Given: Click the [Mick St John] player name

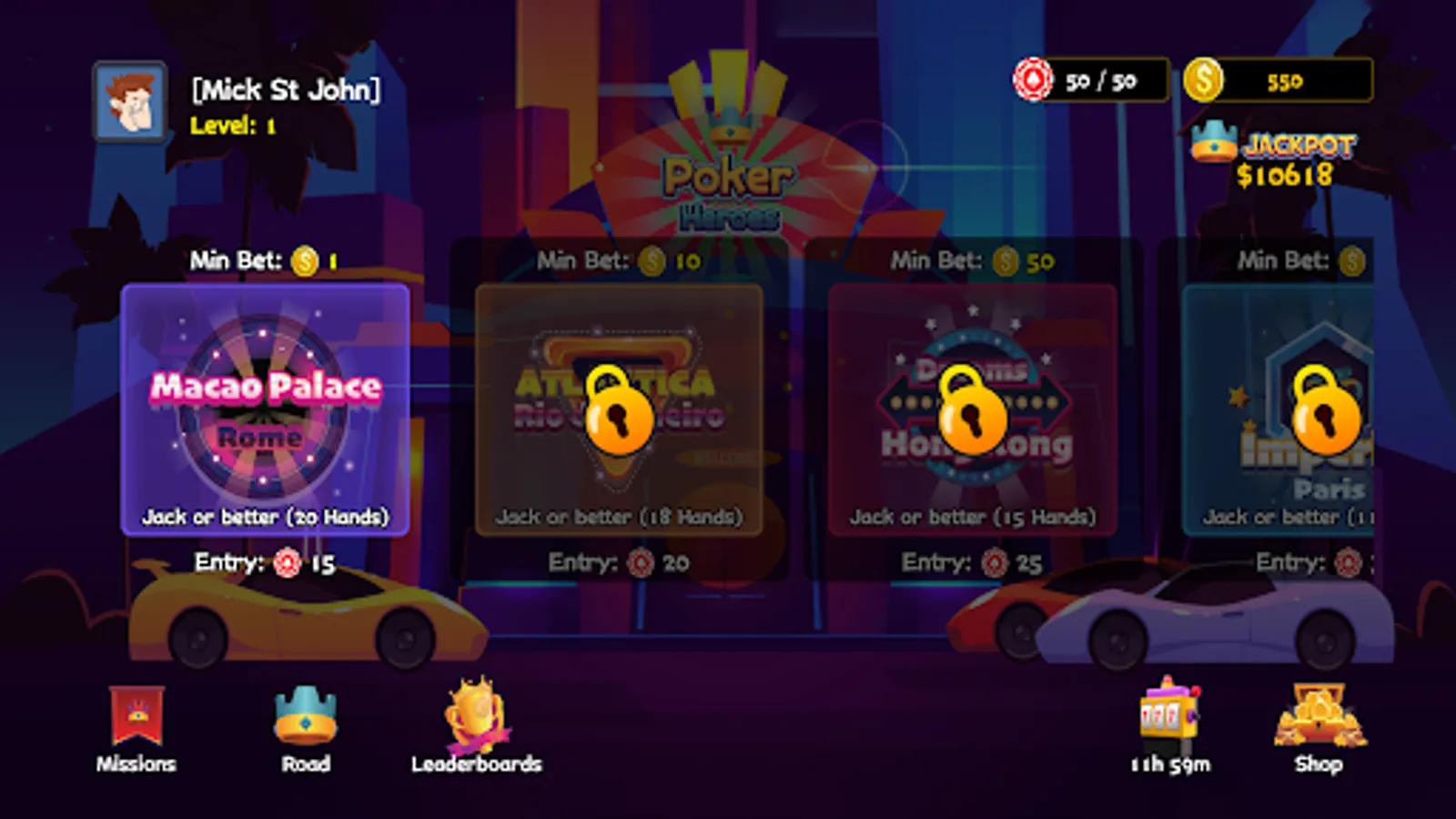Looking at the screenshot, I should (x=285, y=88).
